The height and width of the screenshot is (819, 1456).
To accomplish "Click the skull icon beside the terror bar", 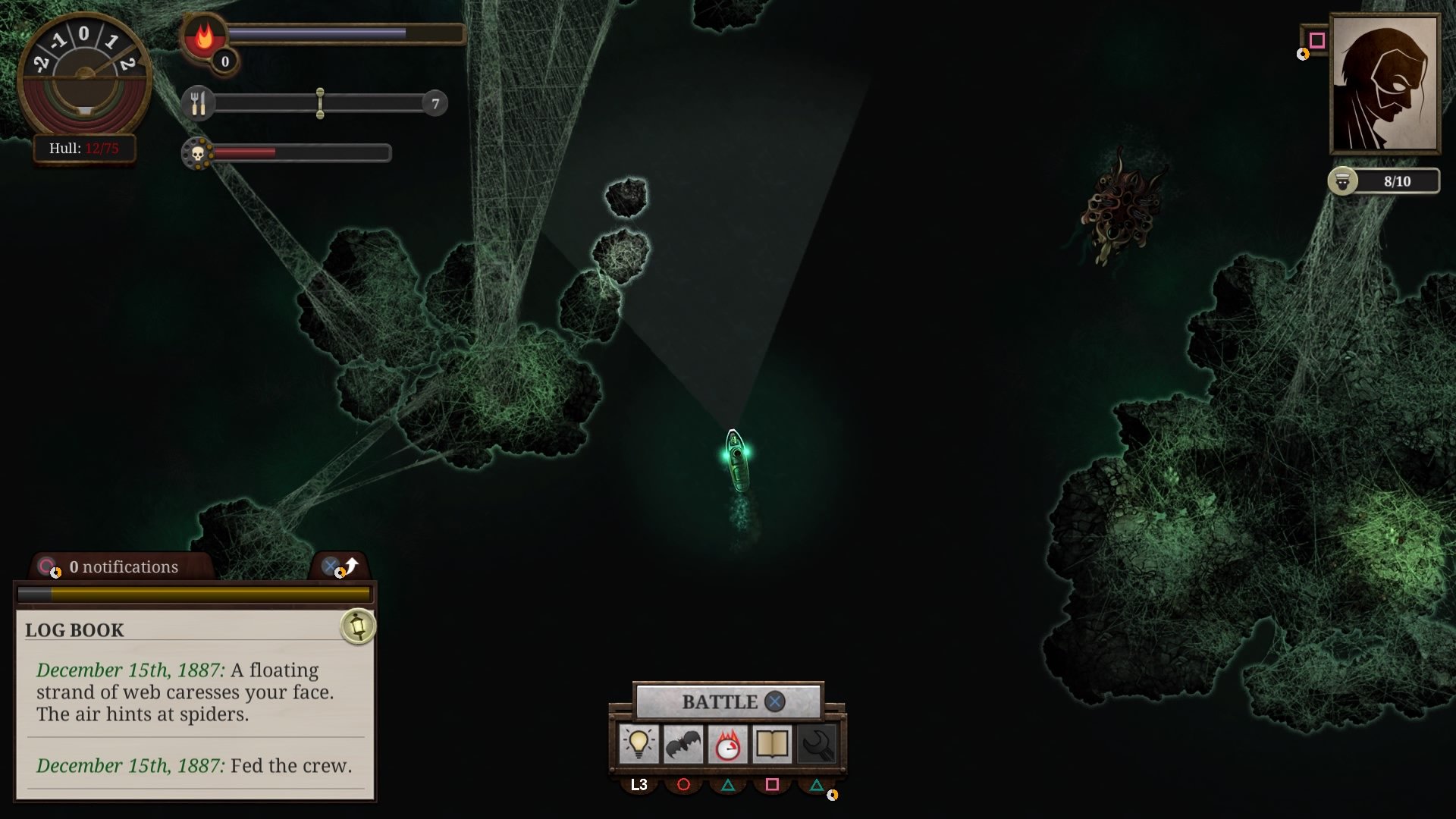I will click(x=199, y=152).
